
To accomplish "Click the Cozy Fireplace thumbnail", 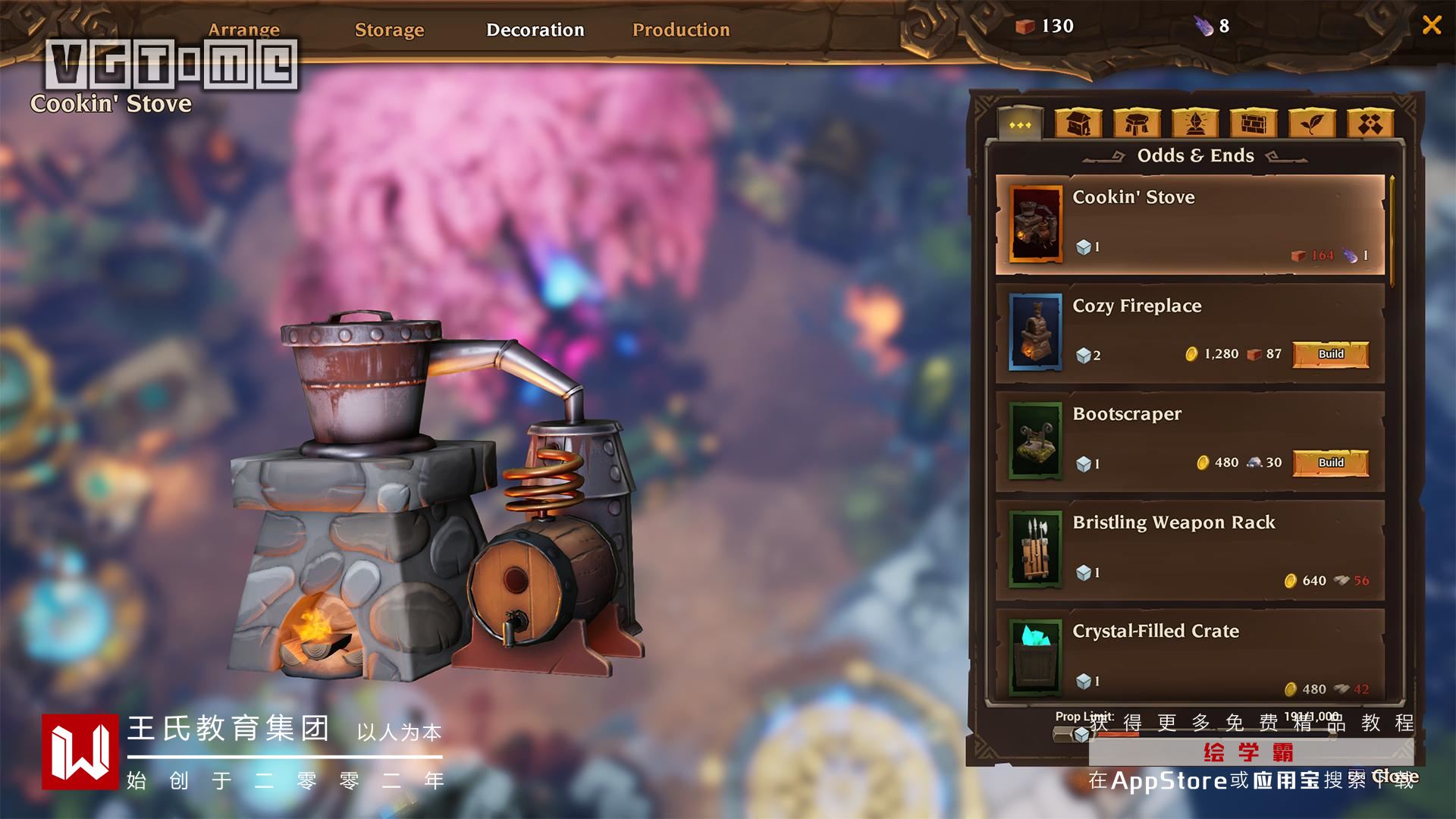I will [1035, 332].
